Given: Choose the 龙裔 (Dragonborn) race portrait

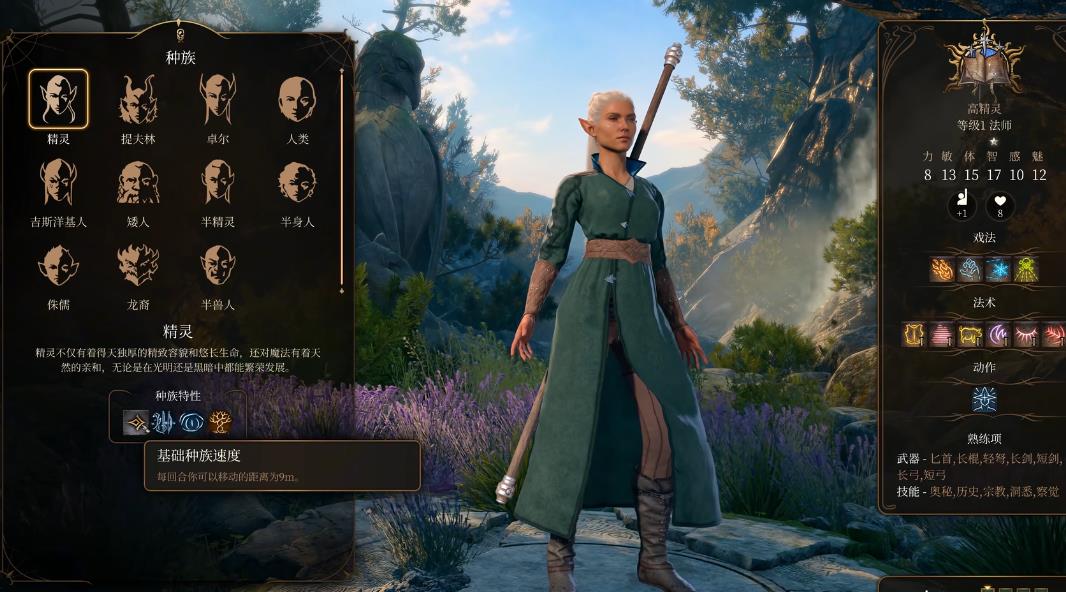Looking at the screenshot, I should pos(138,265).
